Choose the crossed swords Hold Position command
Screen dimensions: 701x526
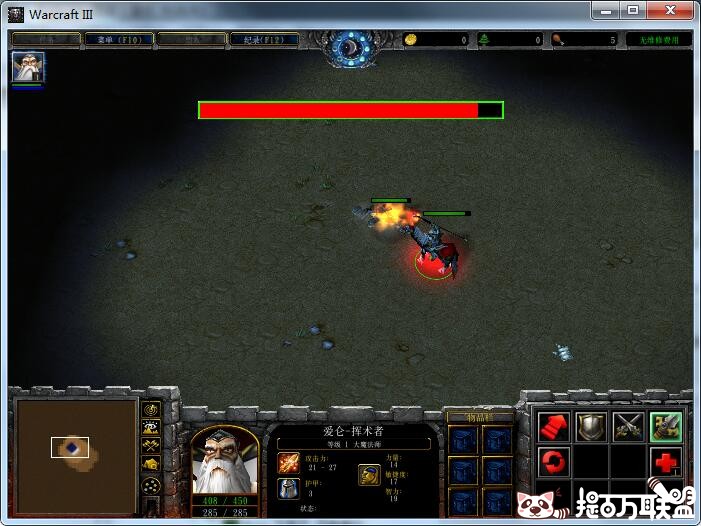click(628, 427)
